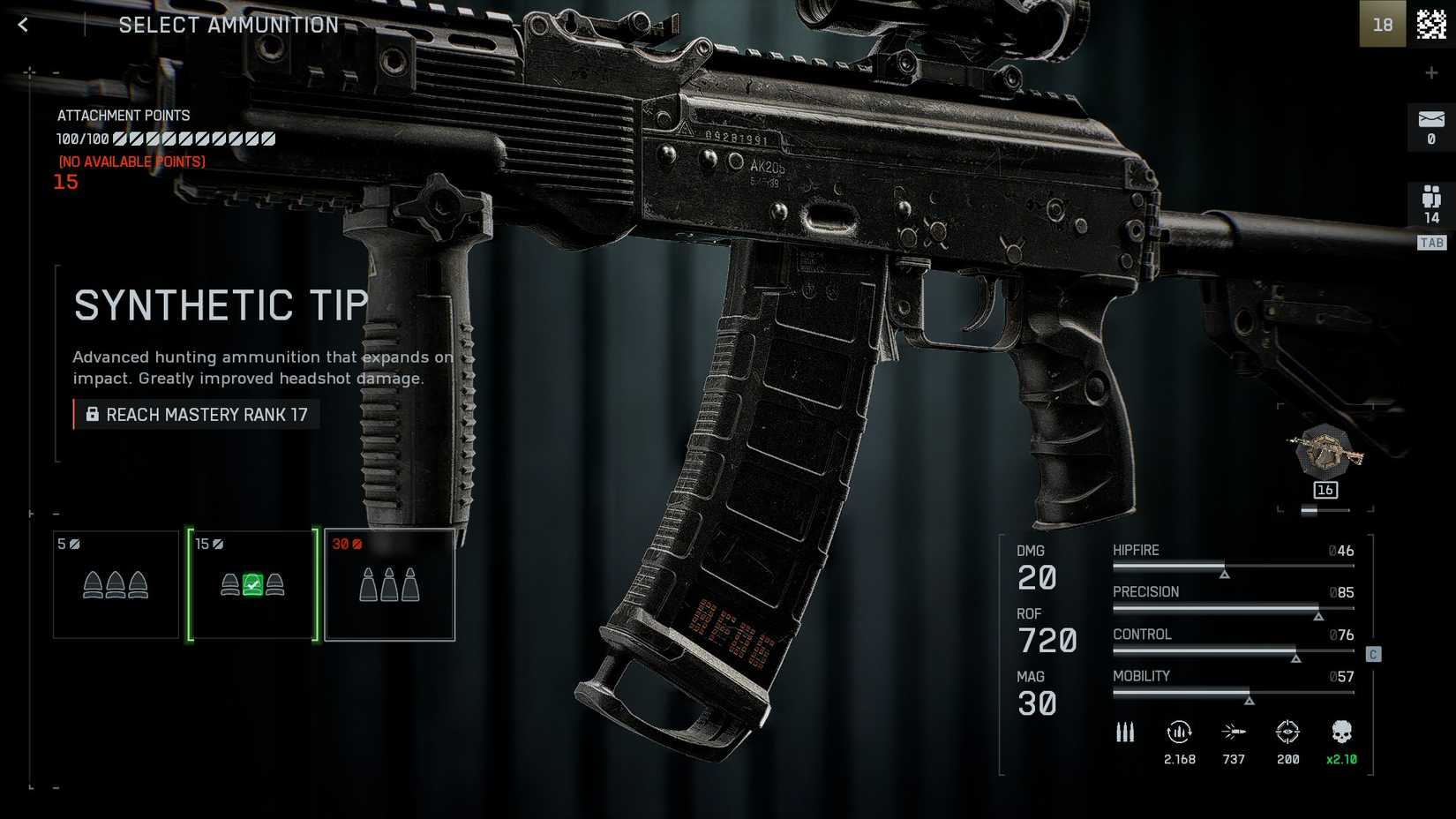The height and width of the screenshot is (819, 1456).
Task: Click the plus symbol below the level badge
Action: click(x=1431, y=72)
